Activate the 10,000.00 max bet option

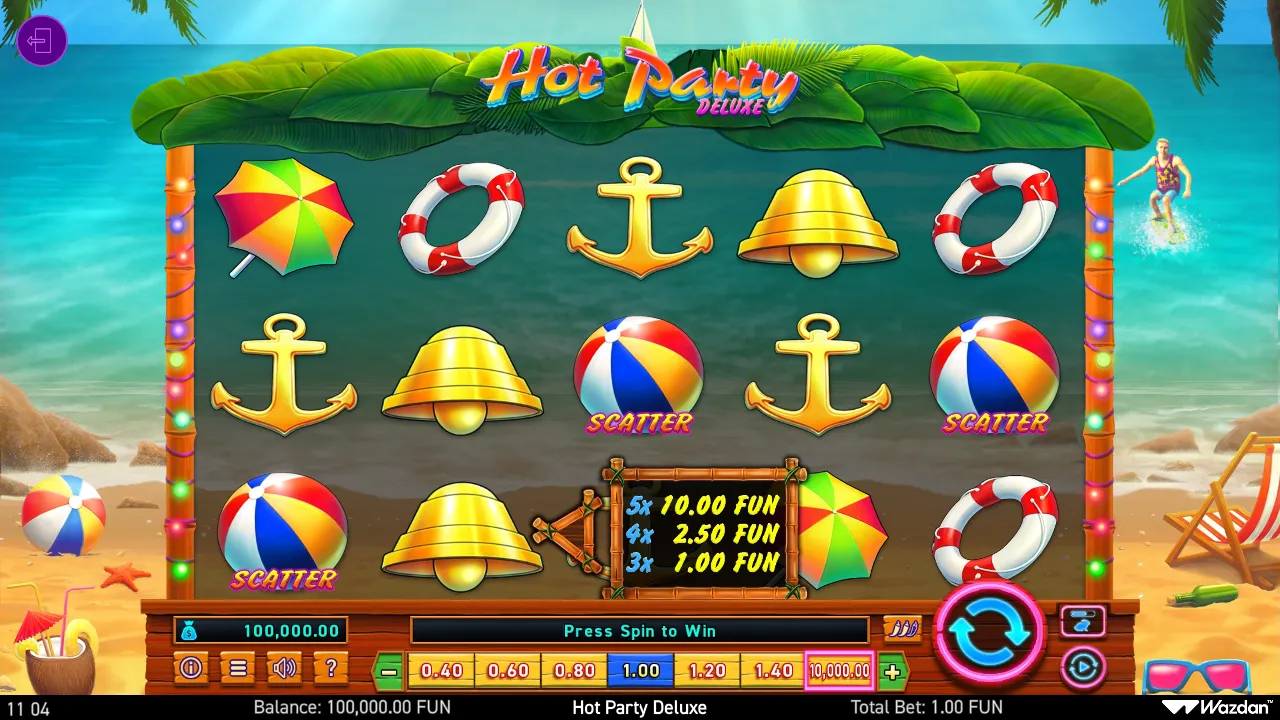(x=838, y=670)
